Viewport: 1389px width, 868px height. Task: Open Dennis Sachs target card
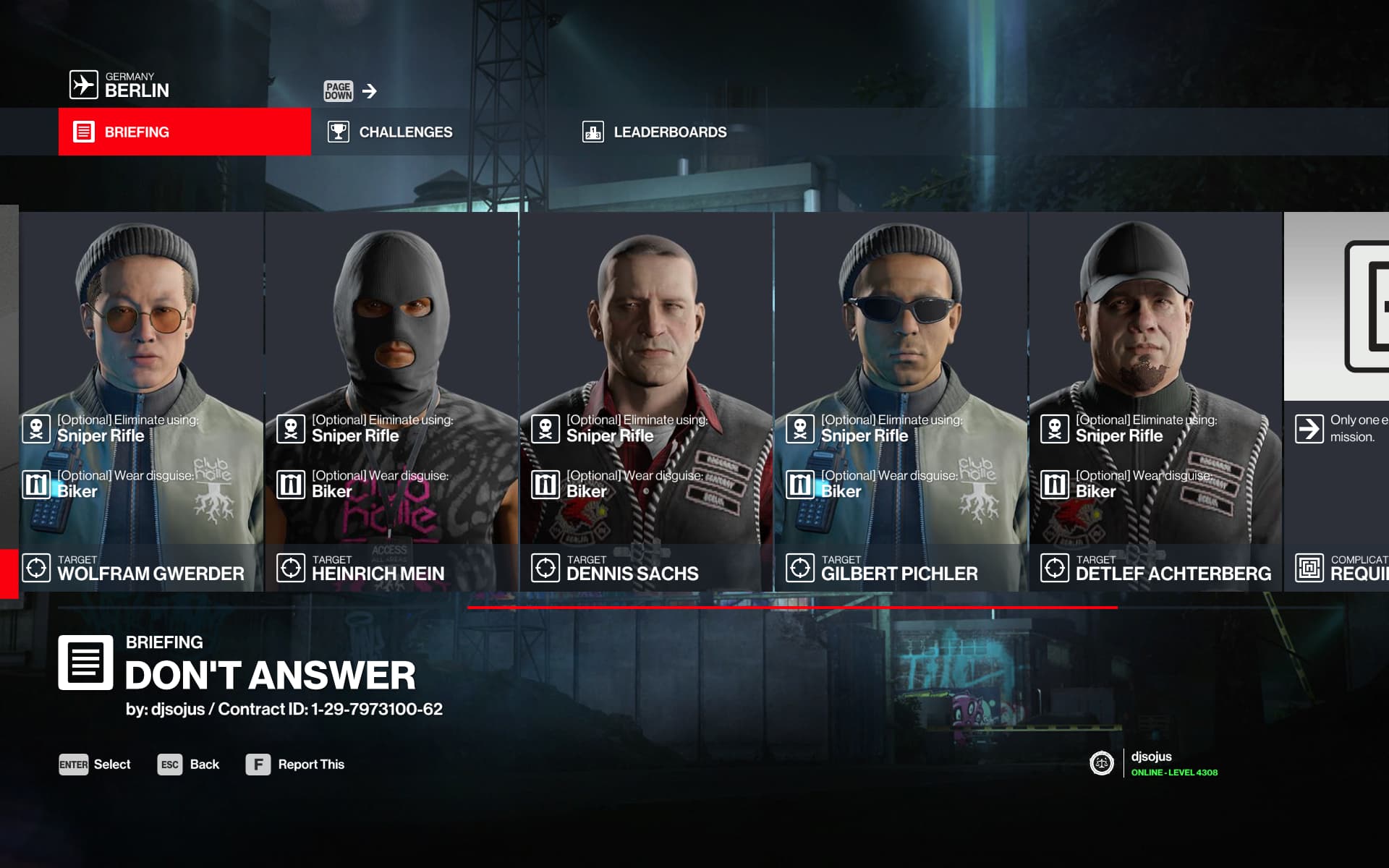(646, 401)
